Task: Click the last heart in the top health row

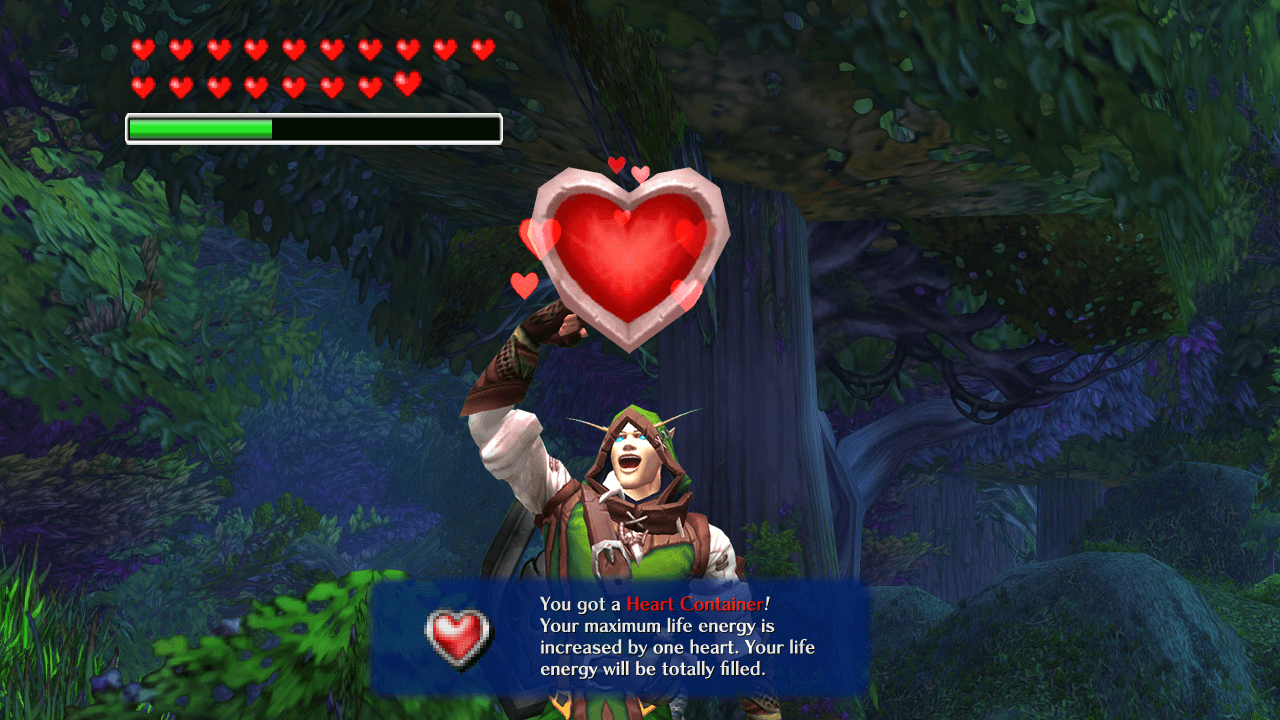Action: click(x=483, y=47)
